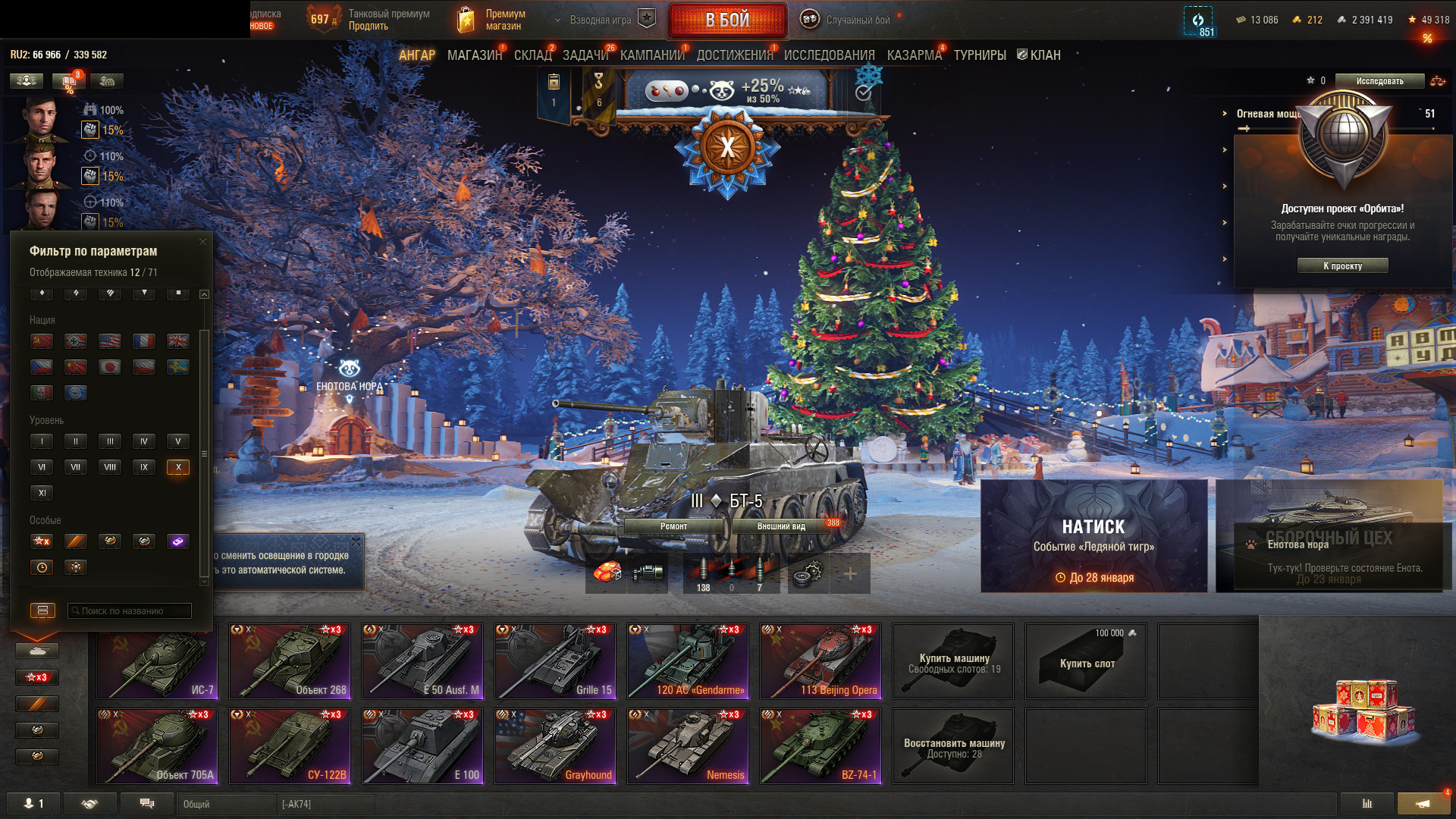This screenshot has height=819, width=1456.
Task: Select the BZ-74-1 tank
Action: click(x=821, y=746)
